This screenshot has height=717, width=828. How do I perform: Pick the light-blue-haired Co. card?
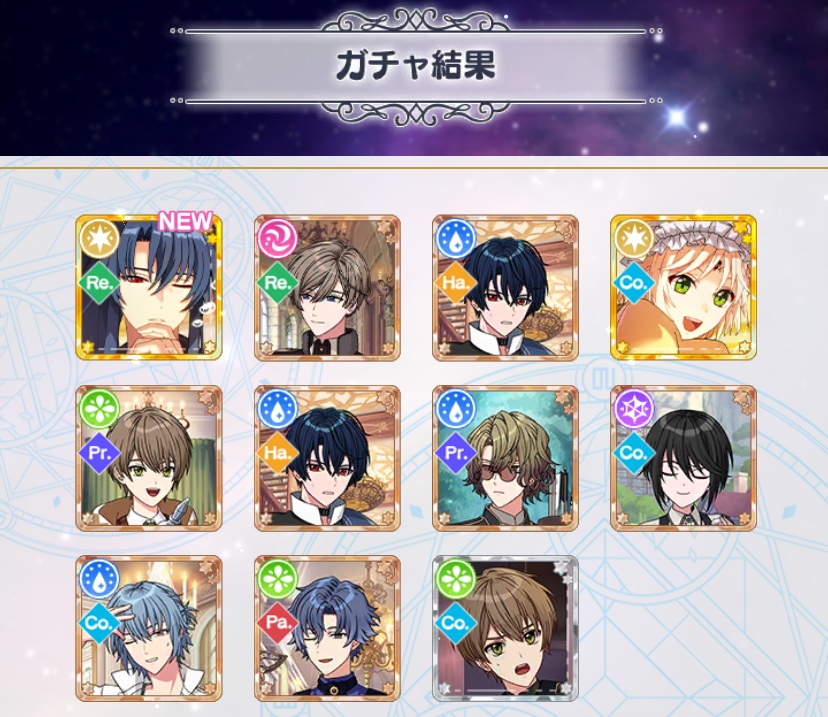[148, 628]
